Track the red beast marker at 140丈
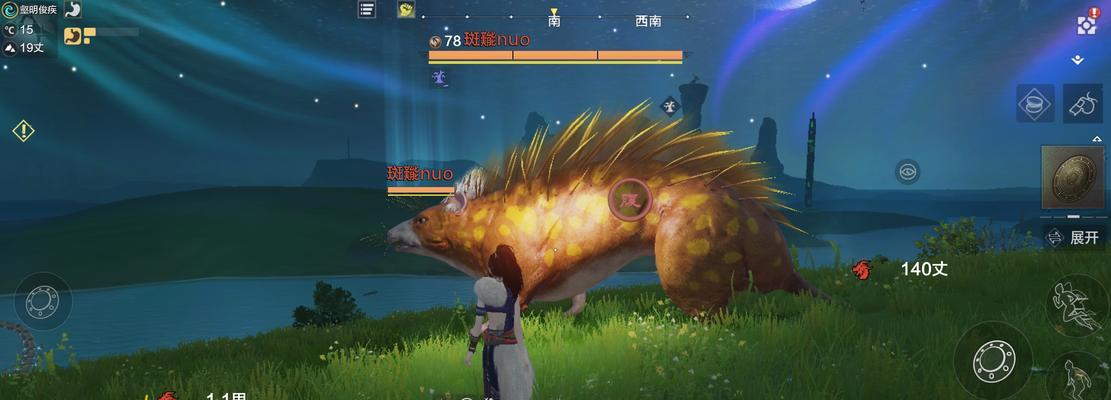 (x=861, y=268)
